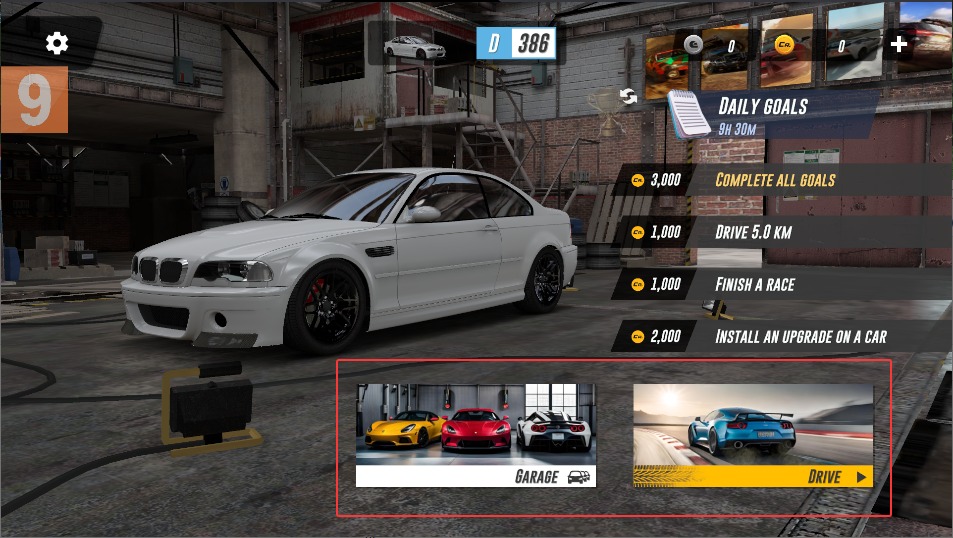Screen dimensions: 953x538
Task: Start driving with the Drive button
Action: pos(753,435)
